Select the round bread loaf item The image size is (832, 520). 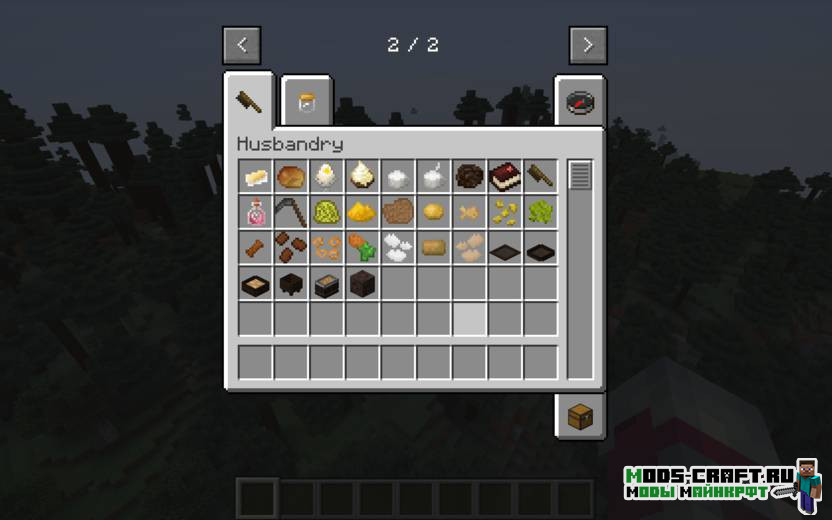[291, 177]
